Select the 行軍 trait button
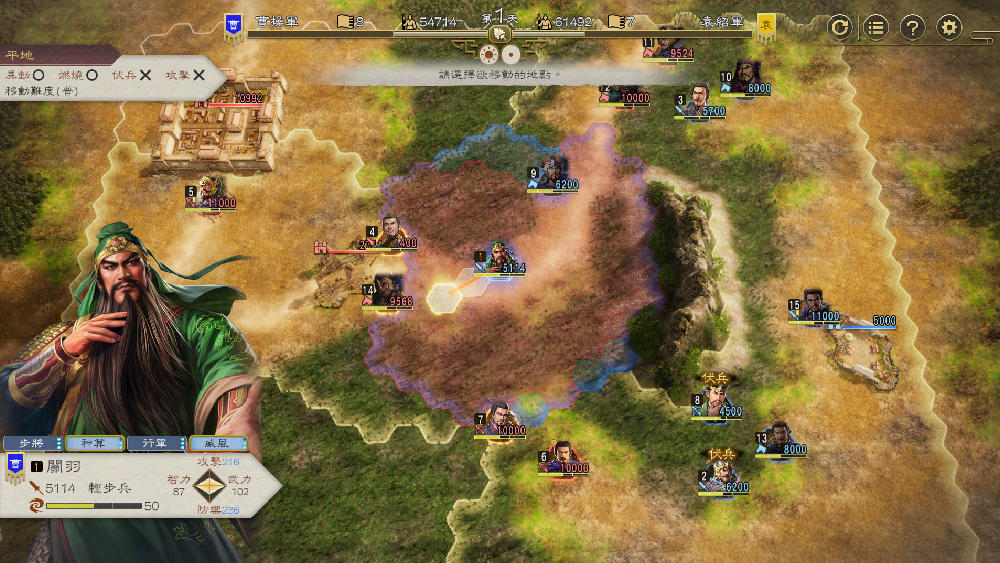Screen dimensions: 1000x563 [x=154, y=443]
